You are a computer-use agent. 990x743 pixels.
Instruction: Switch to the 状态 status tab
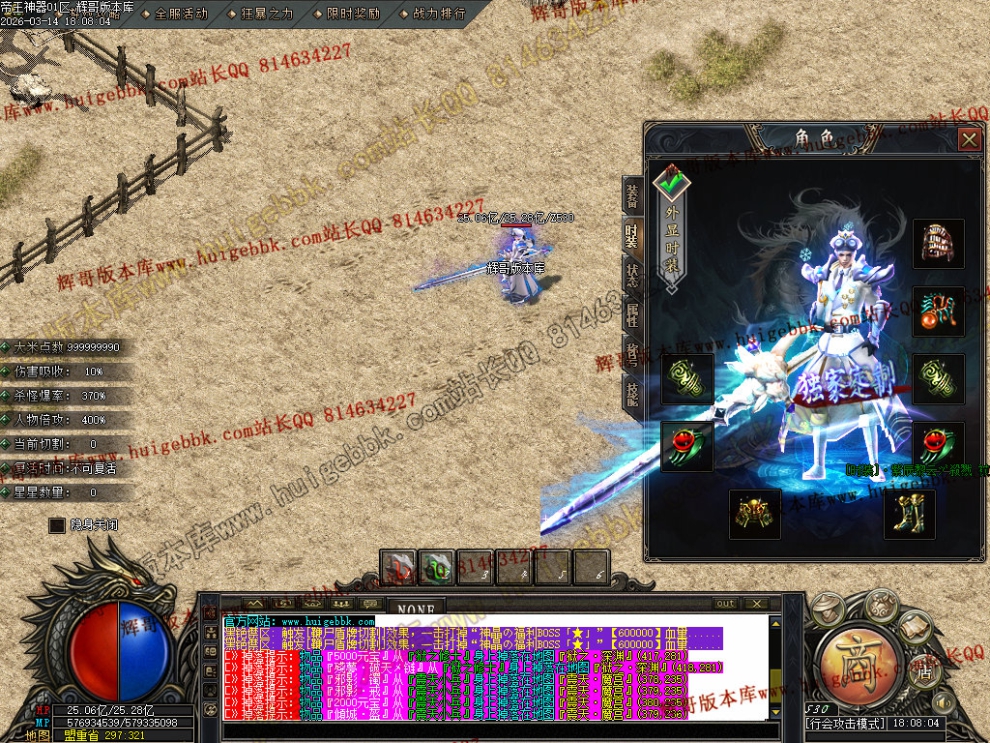click(632, 276)
